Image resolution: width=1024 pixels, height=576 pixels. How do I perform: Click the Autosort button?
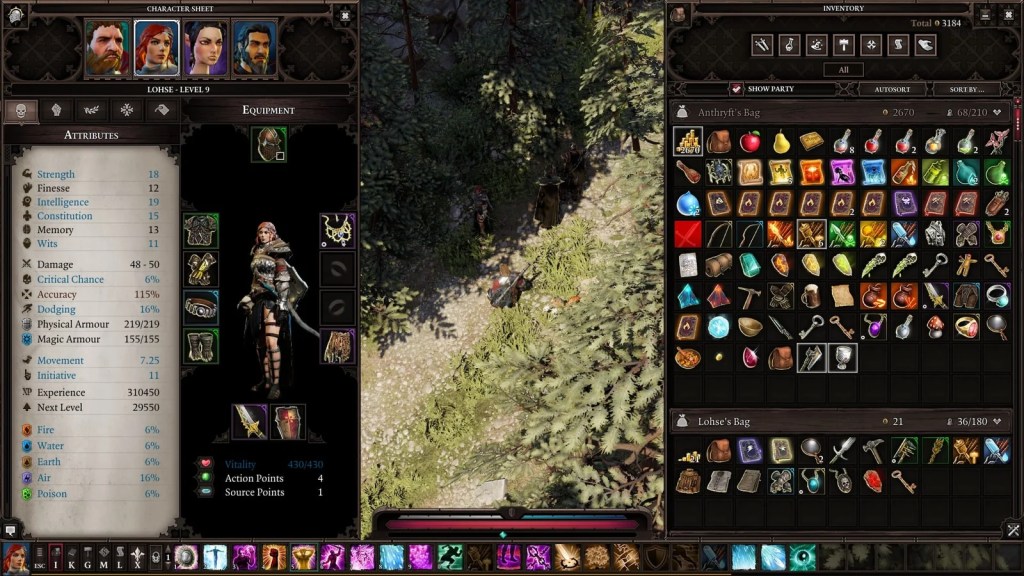[892, 89]
